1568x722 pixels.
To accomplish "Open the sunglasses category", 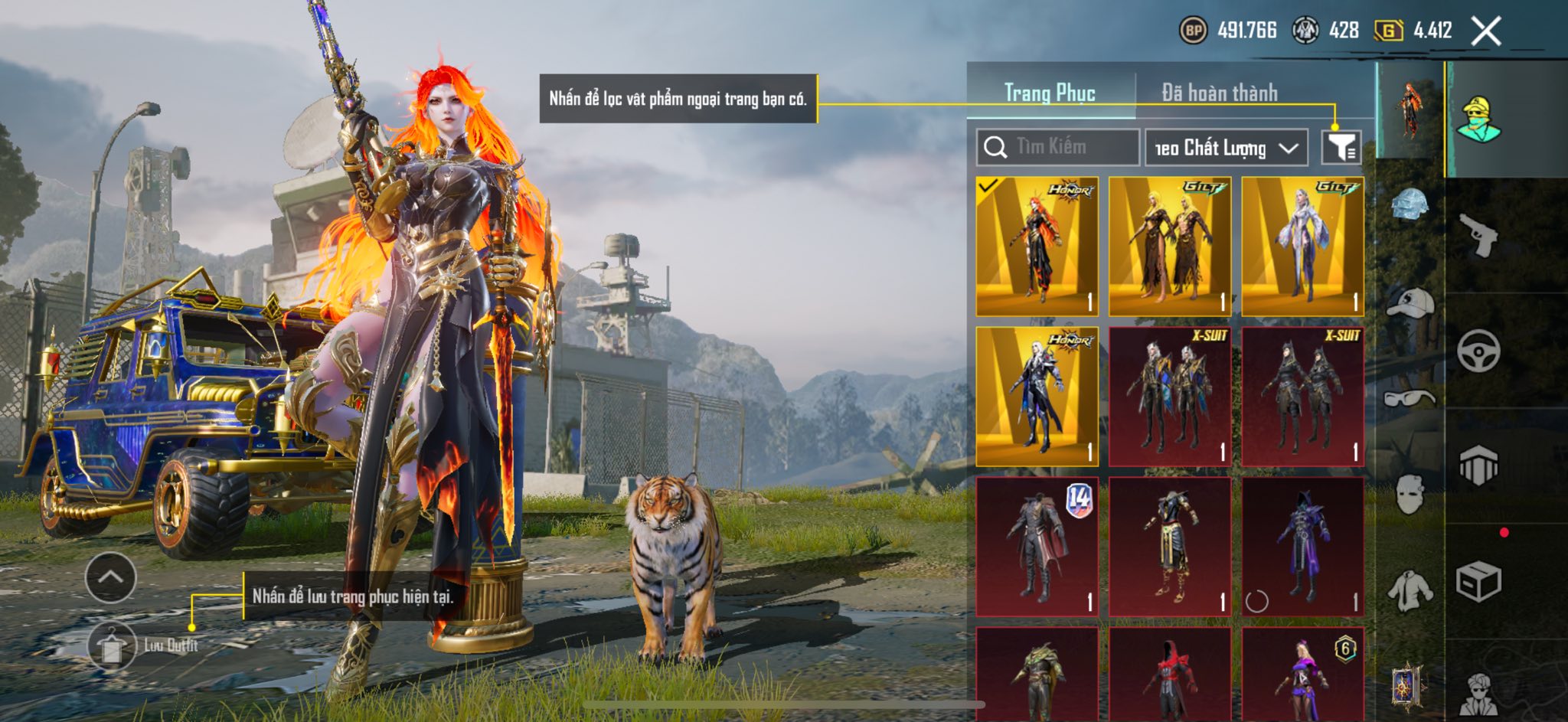I will [x=1410, y=398].
